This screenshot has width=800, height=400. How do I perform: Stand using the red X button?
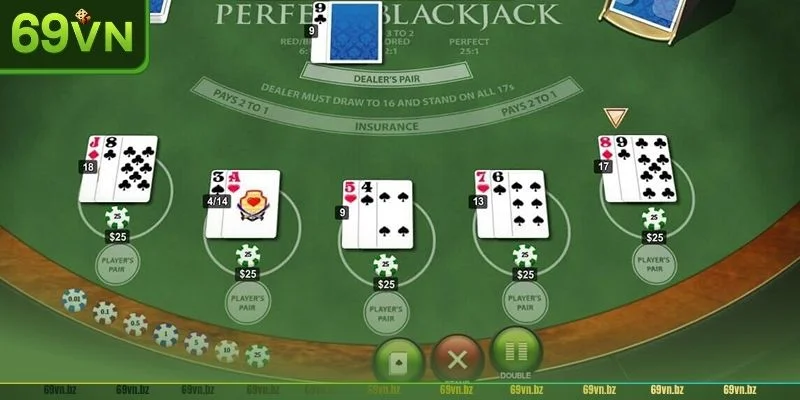tap(457, 360)
